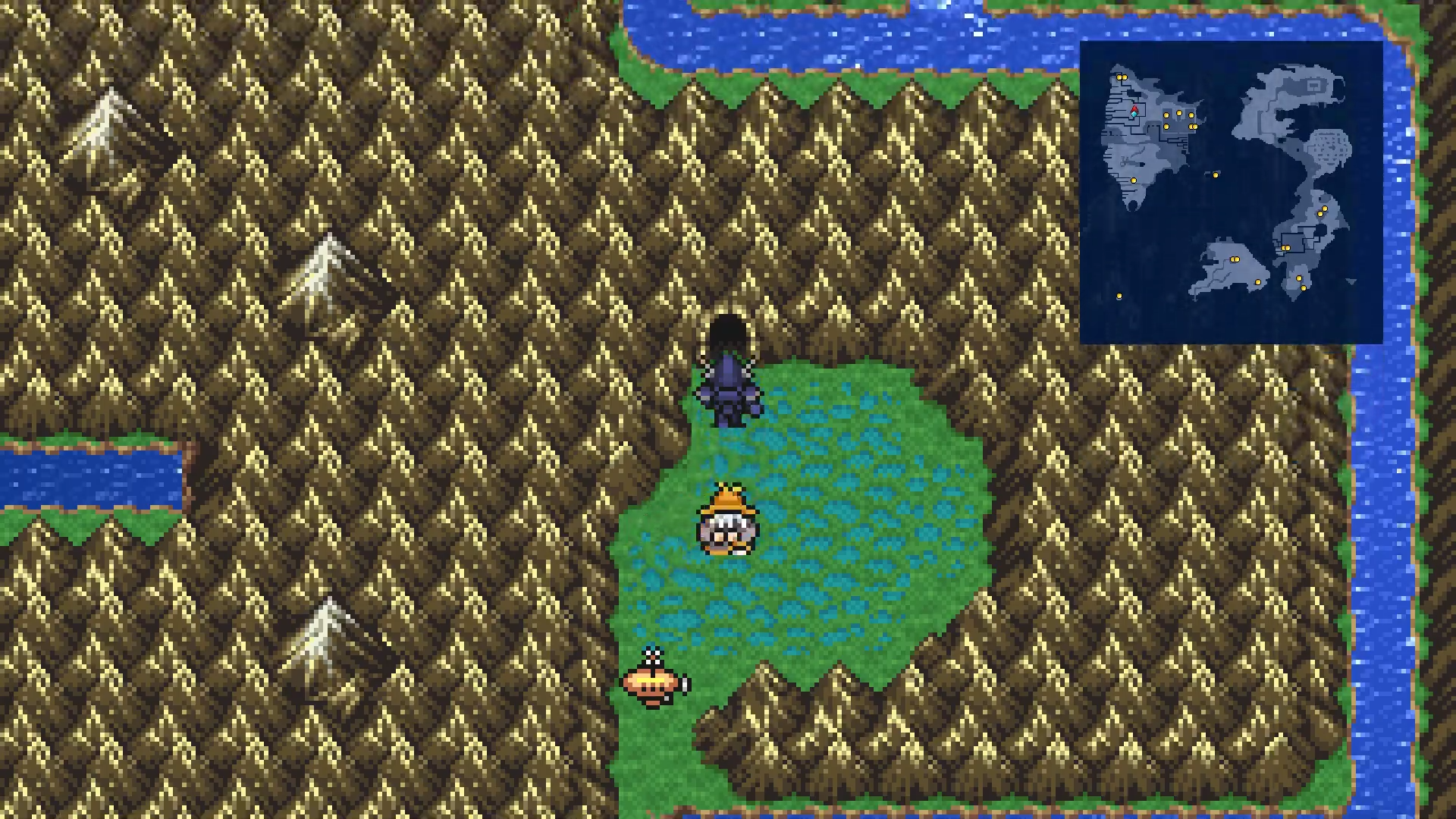Click the red player arrow on the minimap
Viewport: 1456px width, 819px height.
(x=1134, y=111)
